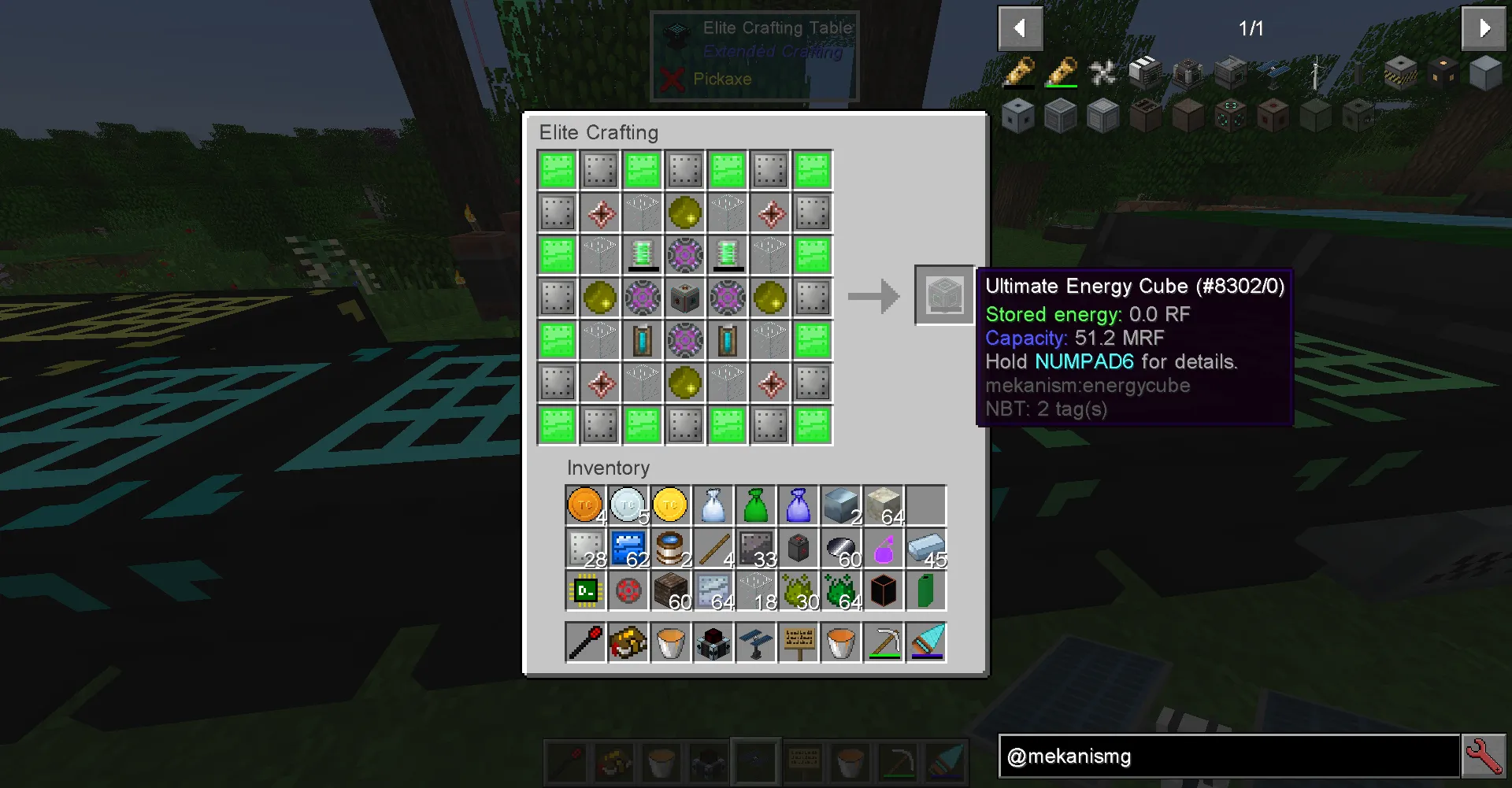1512x788 pixels.
Task: Click the golden helmet item in the hotbar
Action: coord(613,761)
